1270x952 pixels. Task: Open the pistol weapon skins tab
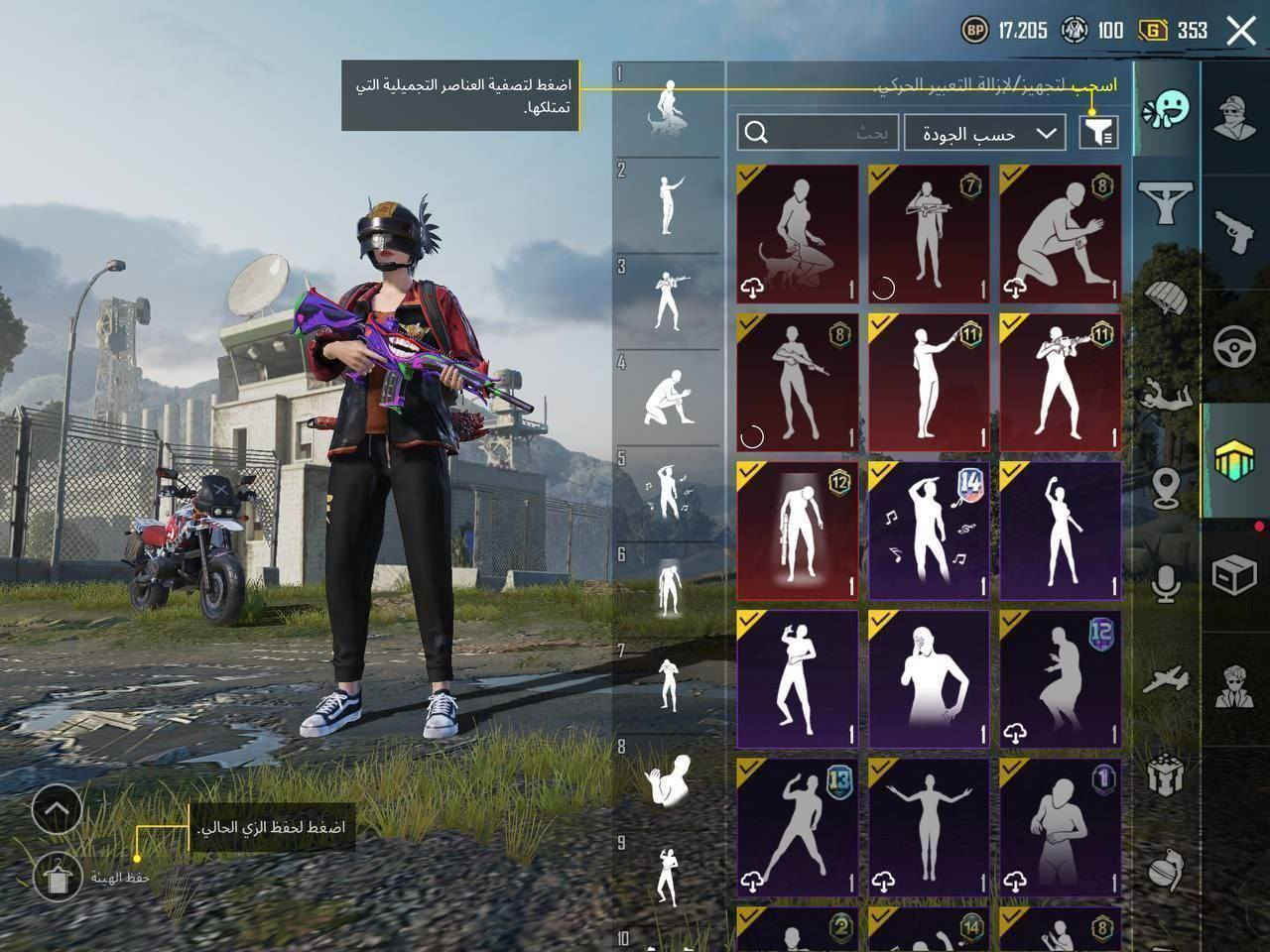(x=1234, y=228)
